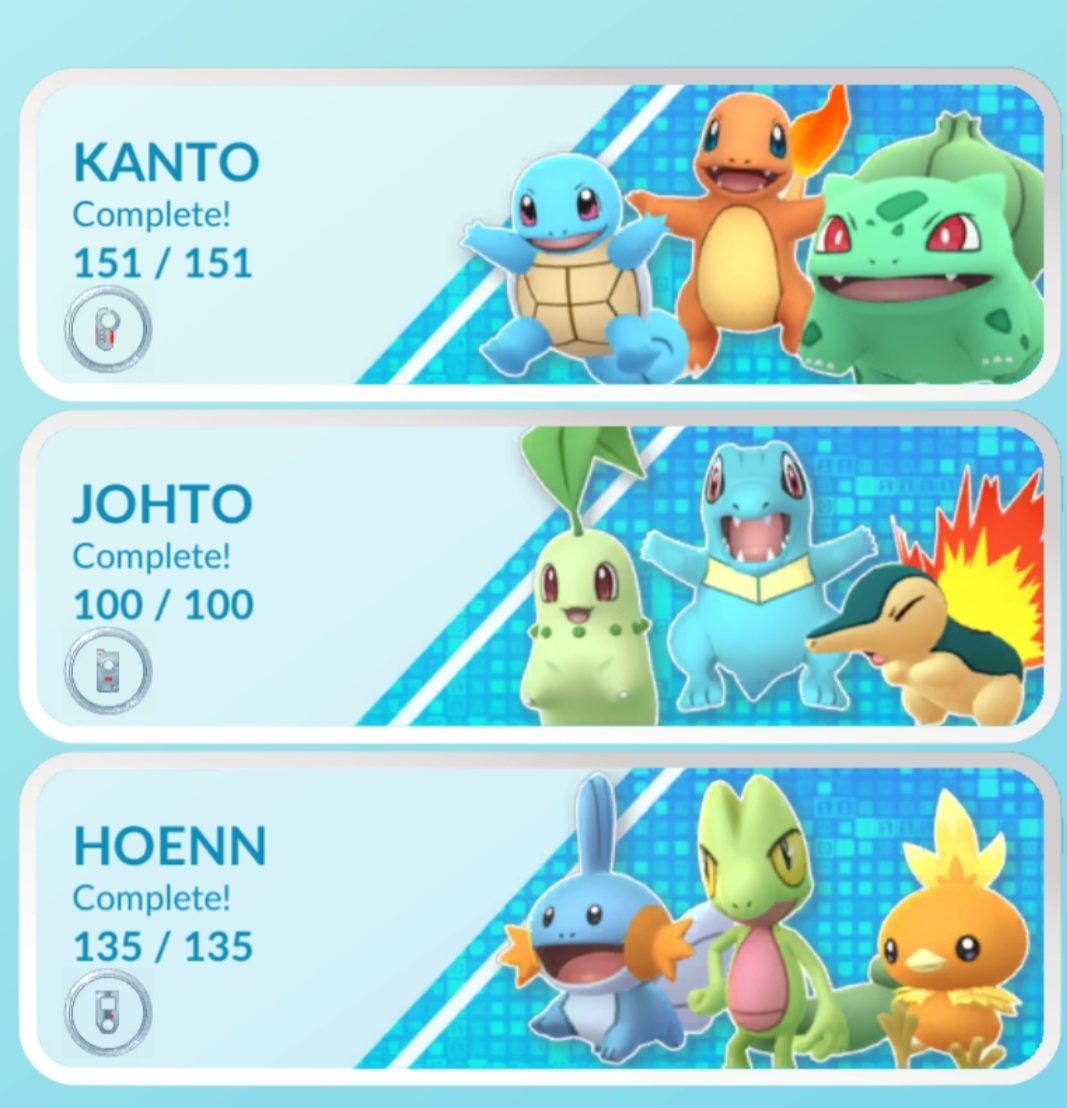Tap the Johto medal icon
This screenshot has height=1108, width=1067.
pos(108,671)
